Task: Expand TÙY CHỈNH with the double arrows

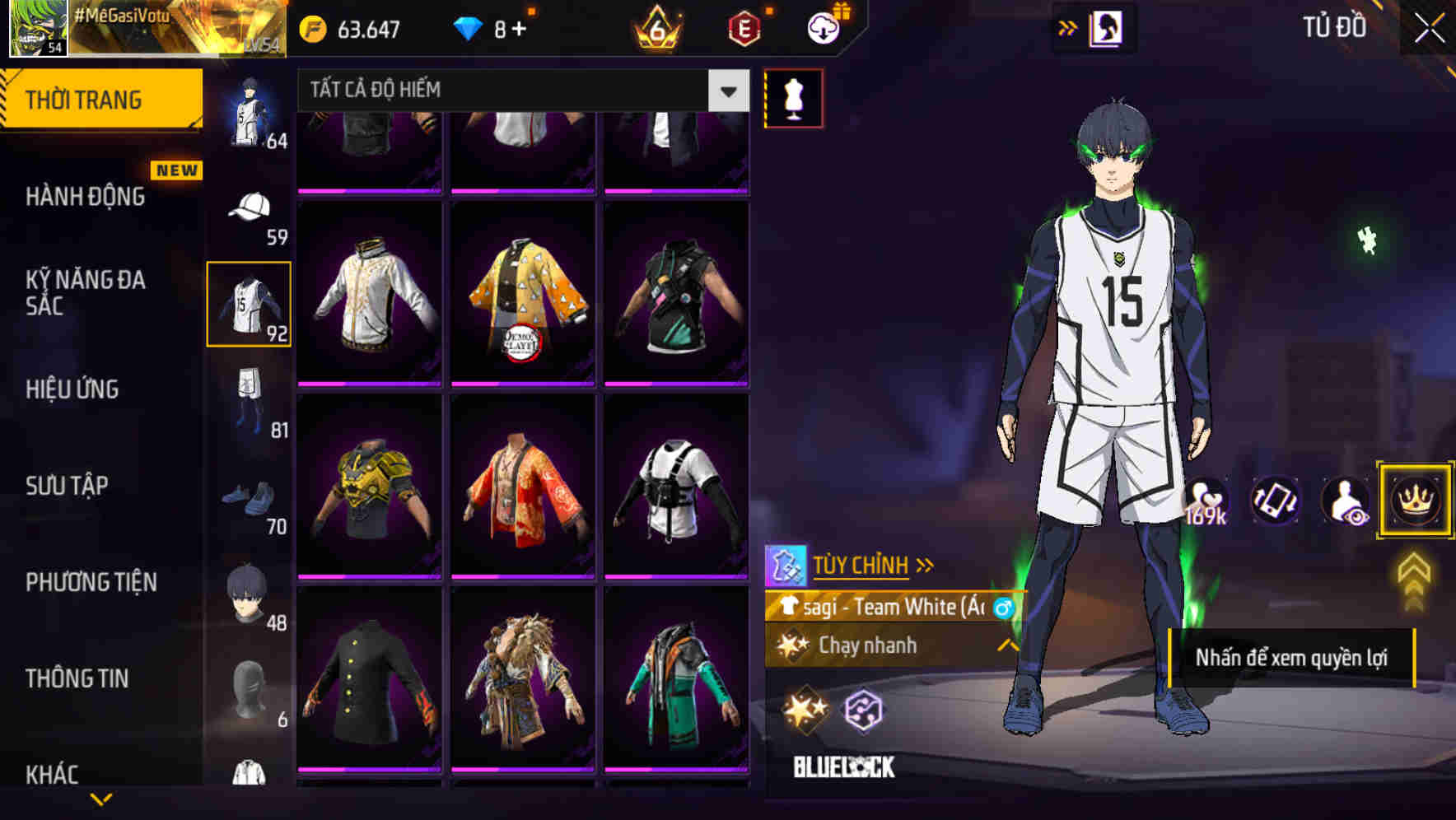Action: 926,564
